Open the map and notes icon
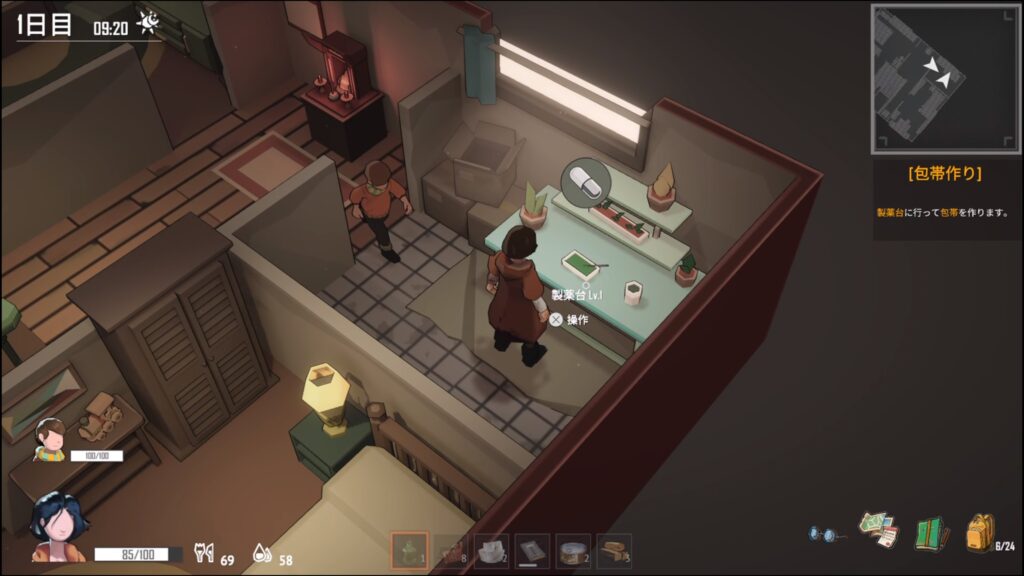 [878, 529]
